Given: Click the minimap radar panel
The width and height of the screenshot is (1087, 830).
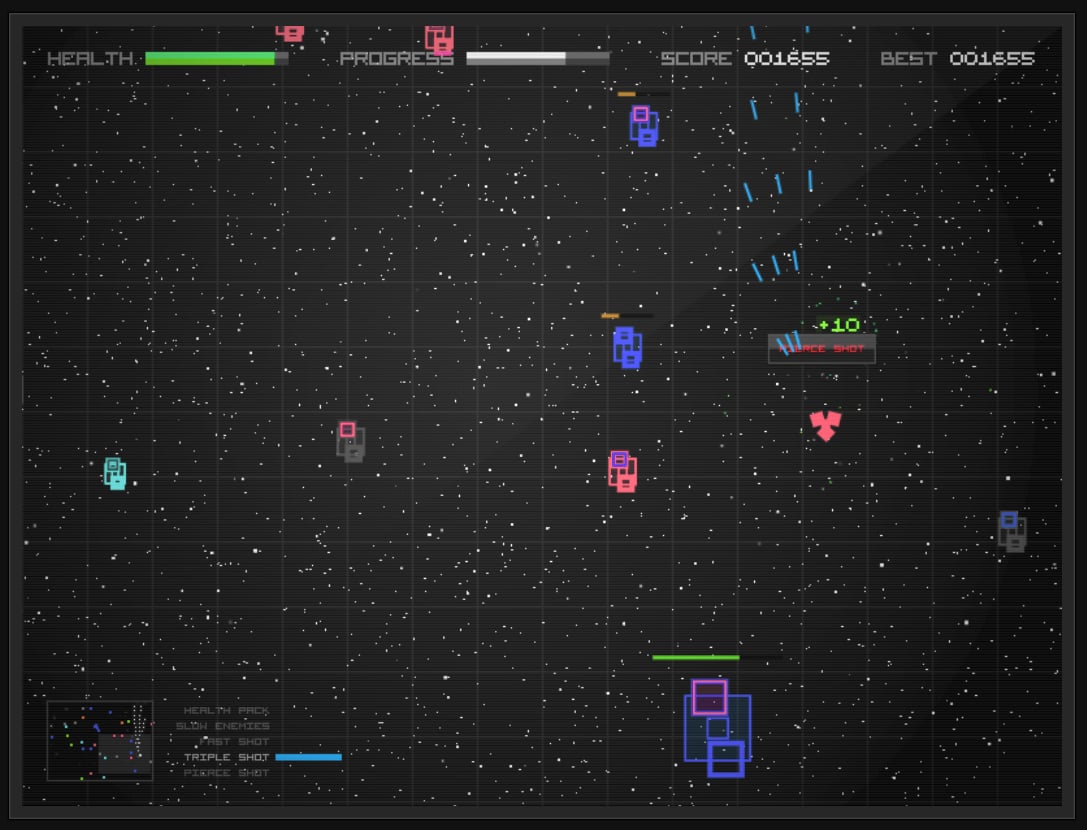Looking at the screenshot, I should point(100,740).
